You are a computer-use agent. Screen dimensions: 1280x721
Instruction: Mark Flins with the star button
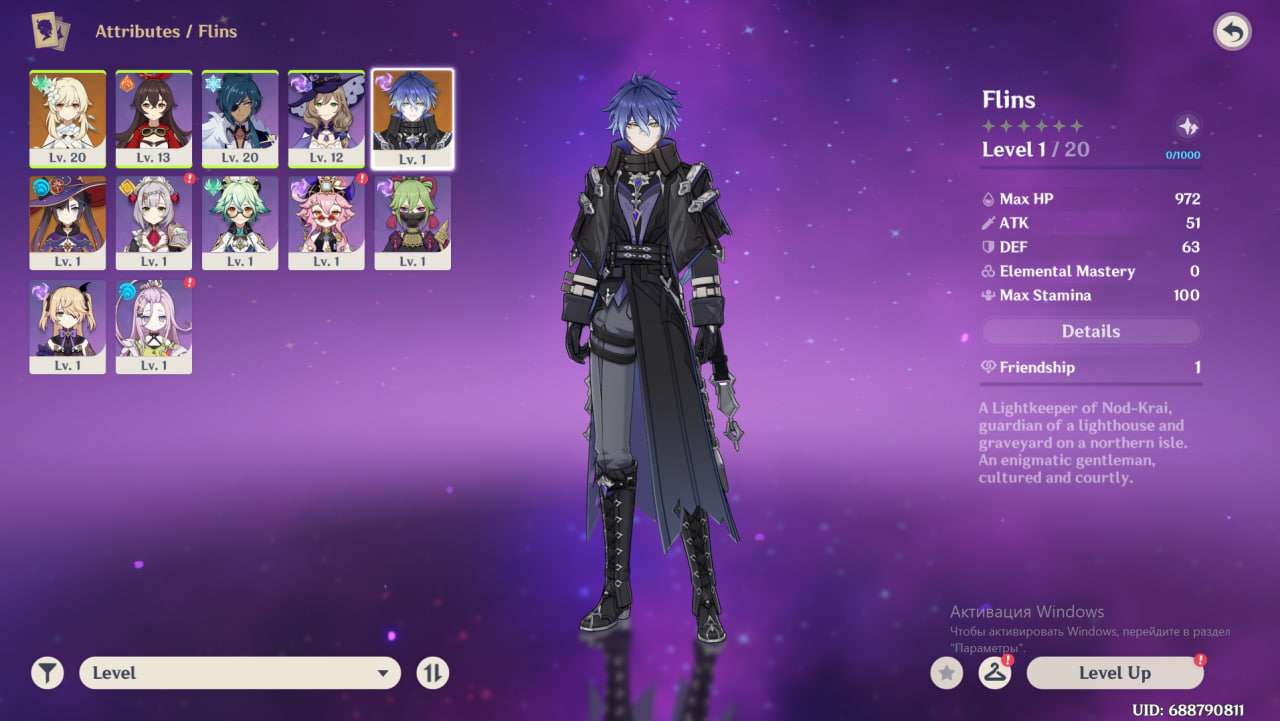pos(946,673)
